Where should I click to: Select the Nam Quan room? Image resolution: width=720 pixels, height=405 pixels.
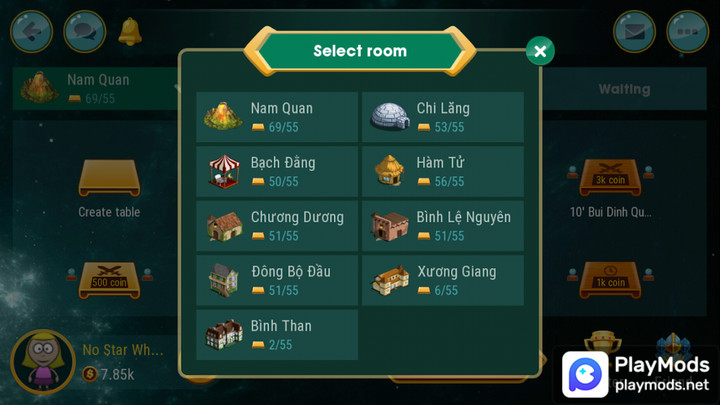point(277,117)
